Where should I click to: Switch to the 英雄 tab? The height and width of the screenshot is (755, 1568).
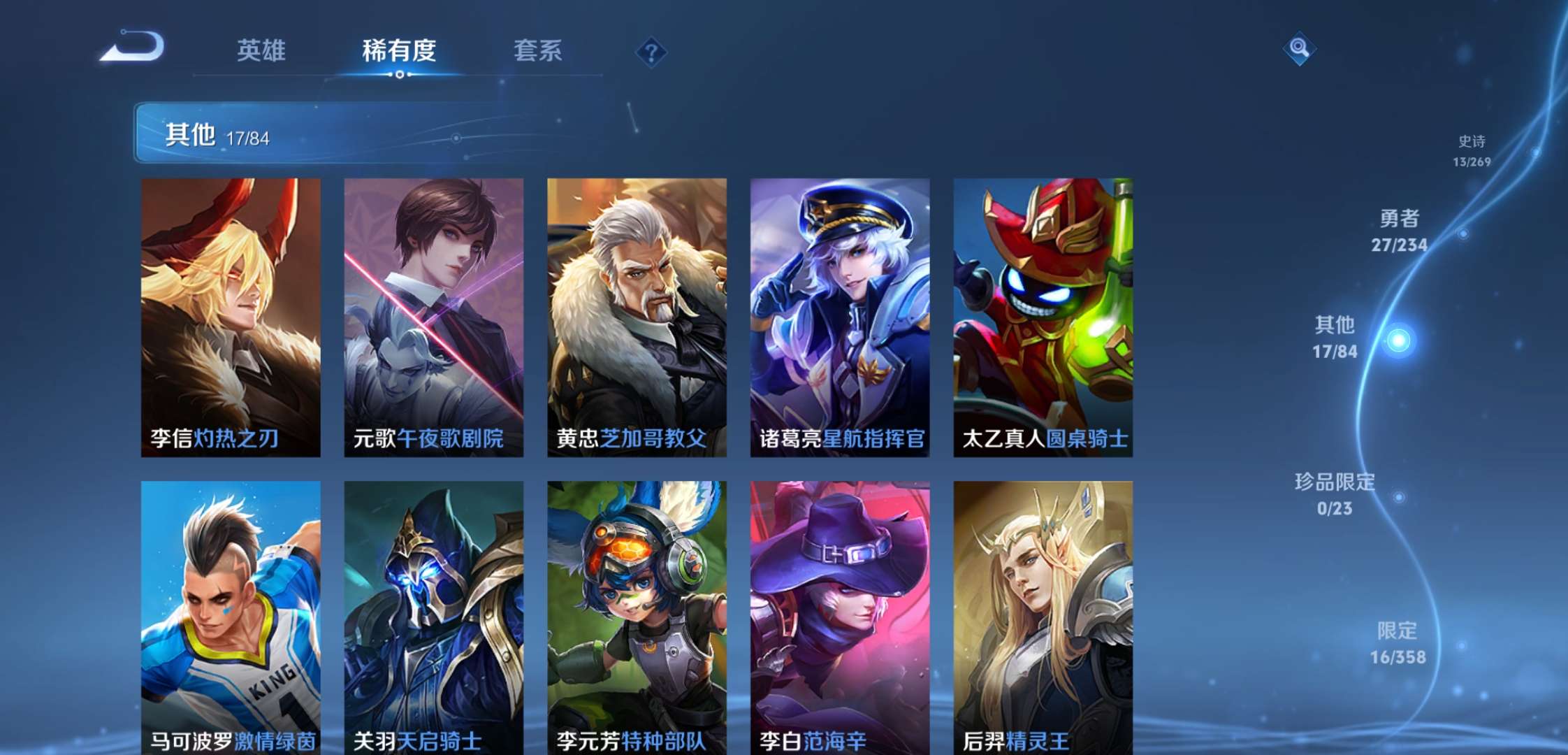264,50
